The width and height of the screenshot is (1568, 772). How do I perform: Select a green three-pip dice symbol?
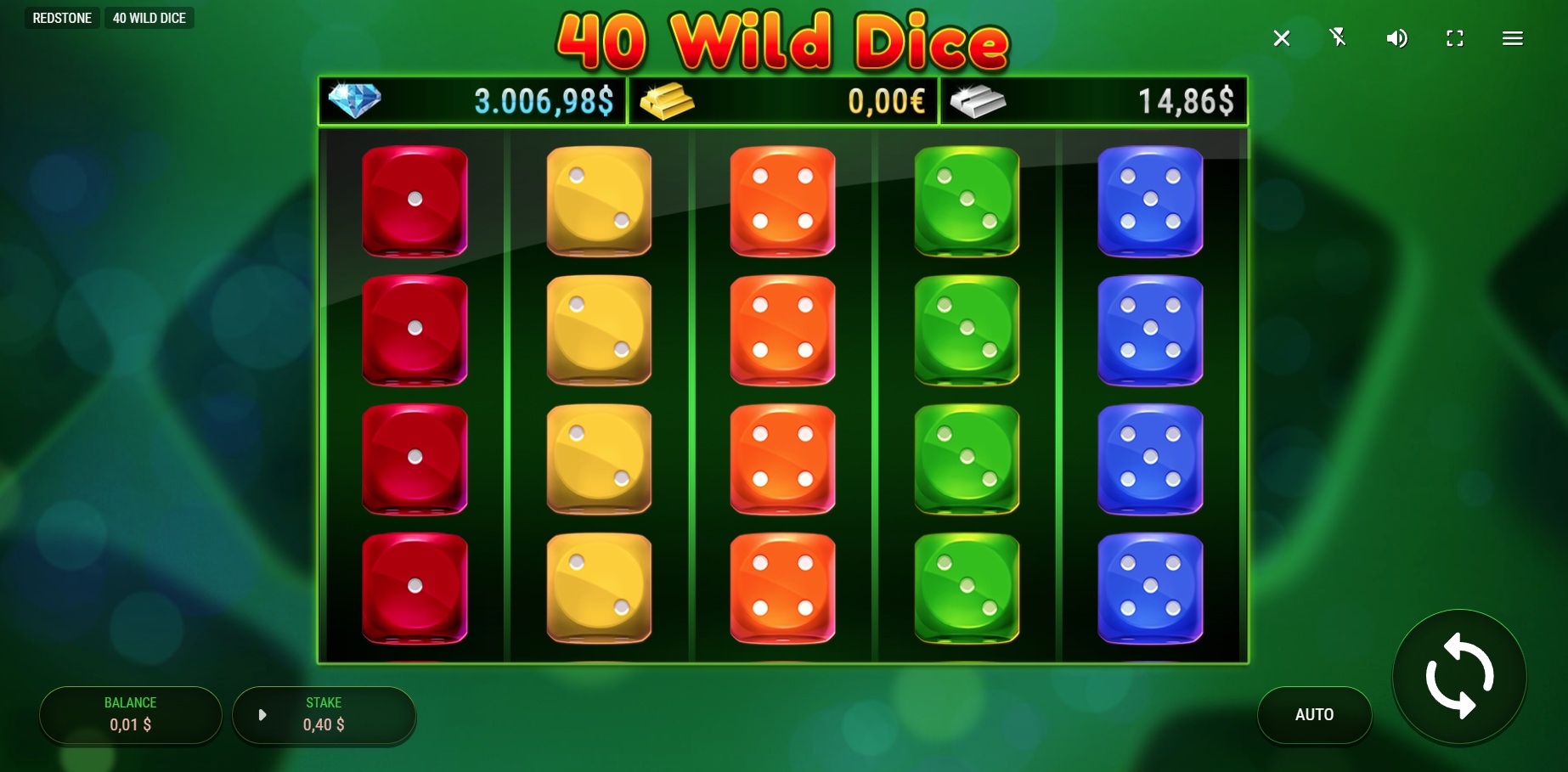pyautogui.click(x=967, y=202)
